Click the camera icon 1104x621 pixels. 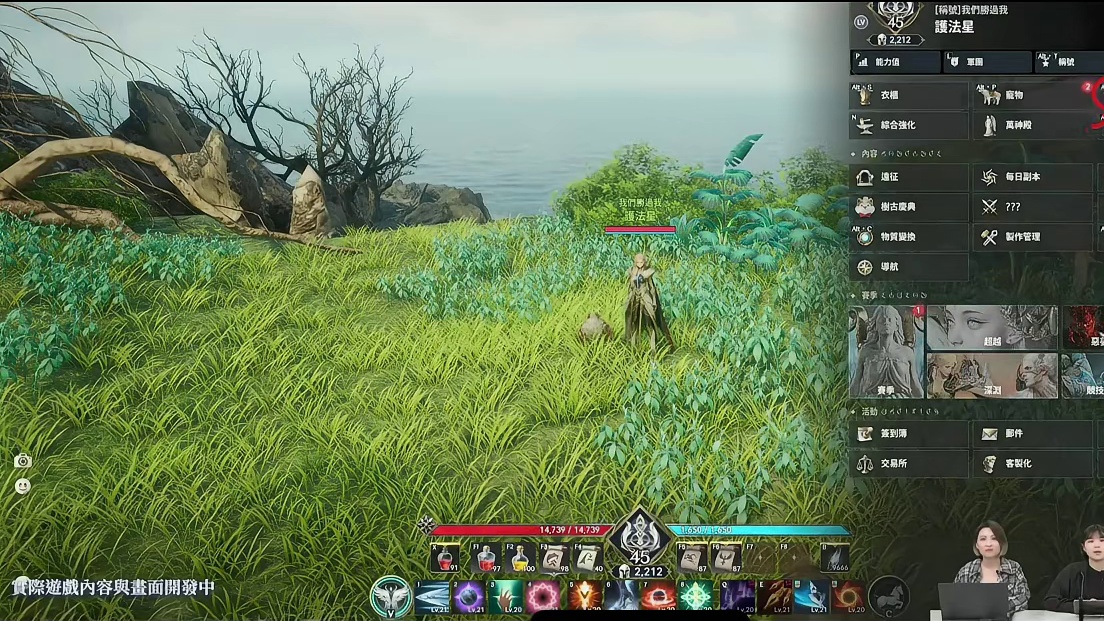(23, 461)
